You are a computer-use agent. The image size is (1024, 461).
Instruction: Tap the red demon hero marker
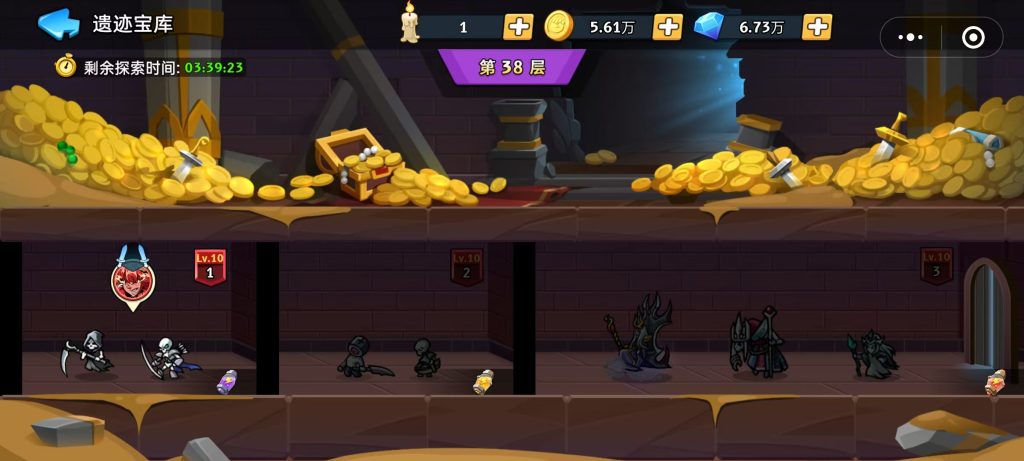click(132, 281)
